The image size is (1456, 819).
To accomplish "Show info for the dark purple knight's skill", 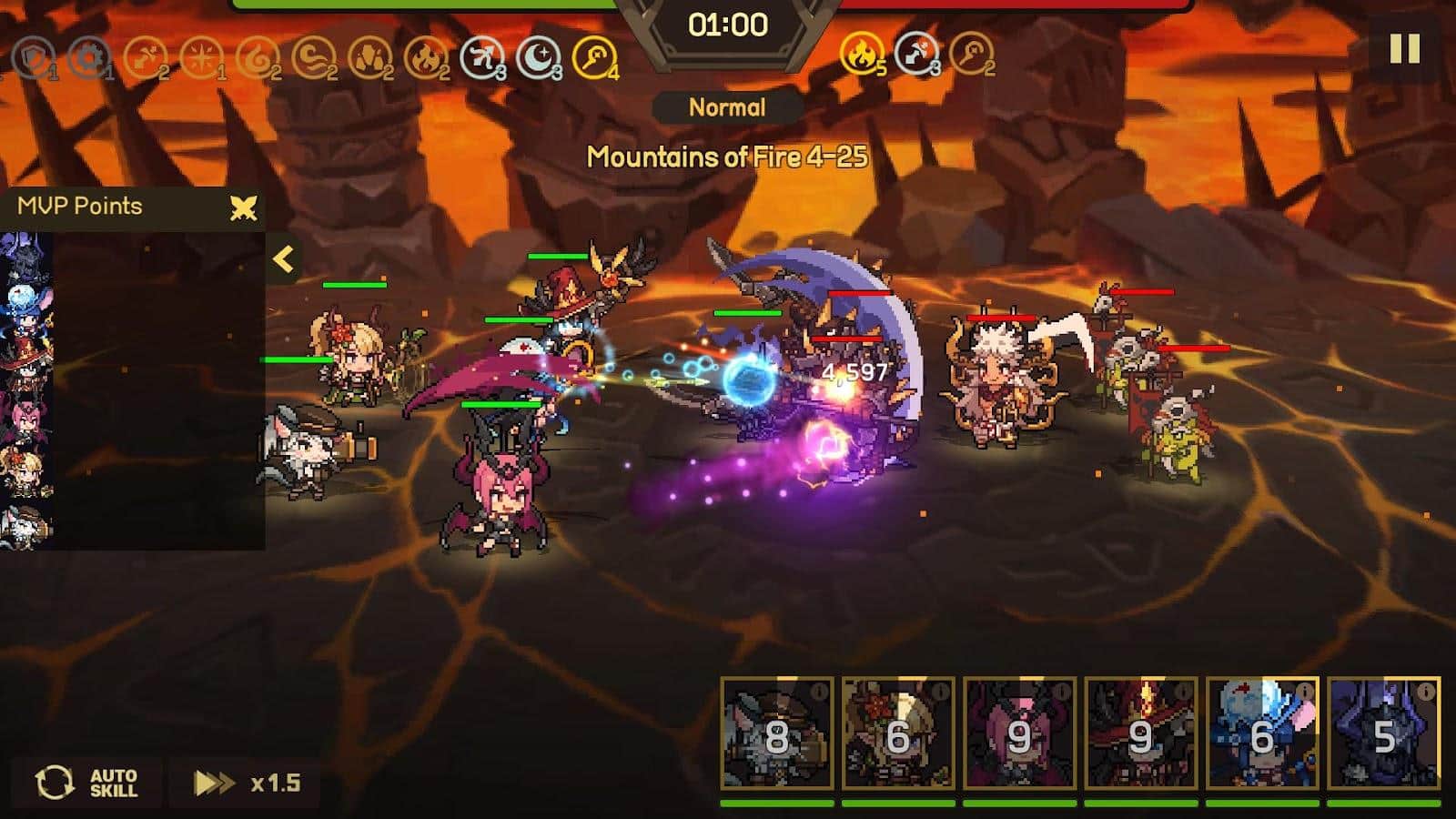I will coord(1425,693).
